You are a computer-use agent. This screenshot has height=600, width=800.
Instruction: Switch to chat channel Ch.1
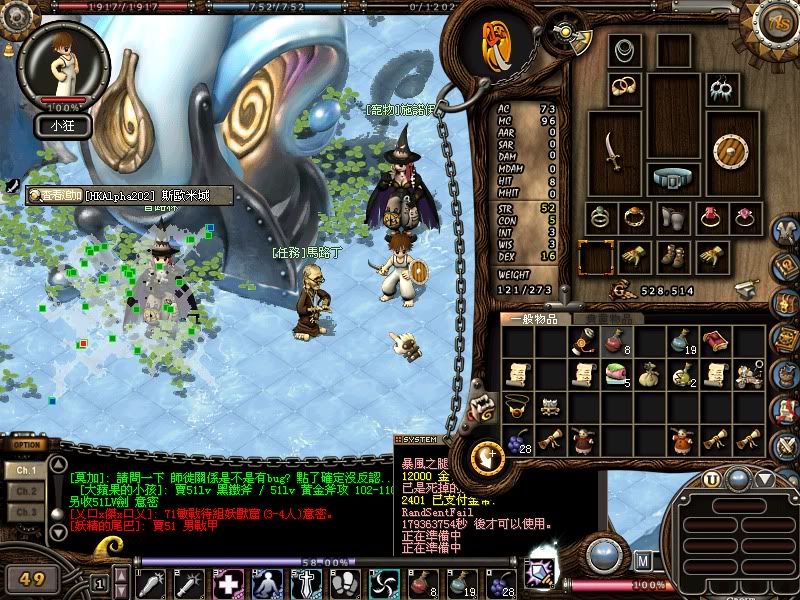(26, 470)
